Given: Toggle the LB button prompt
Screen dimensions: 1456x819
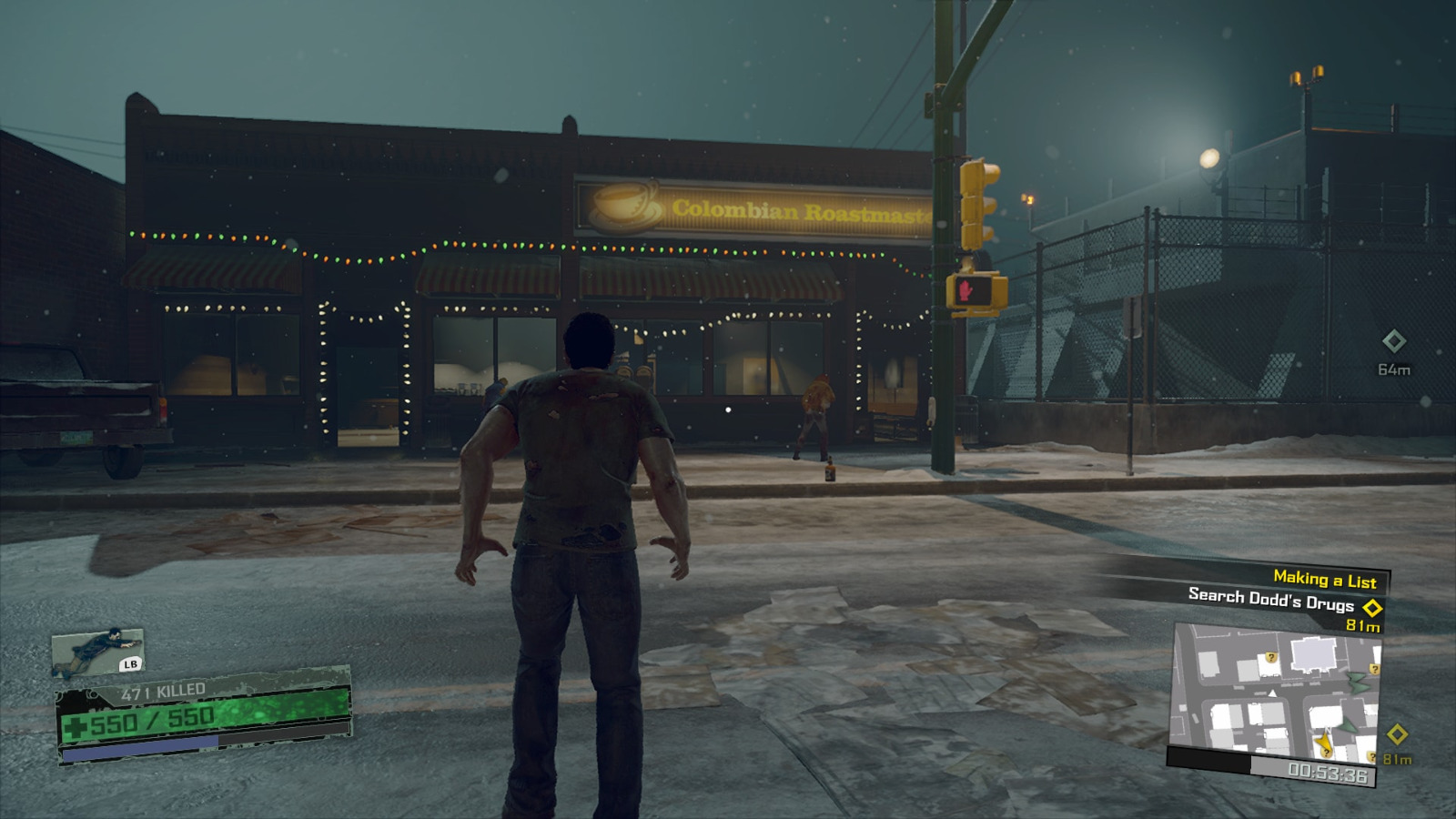Looking at the screenshot, I should pyautogui.click(x=130, y=664).
